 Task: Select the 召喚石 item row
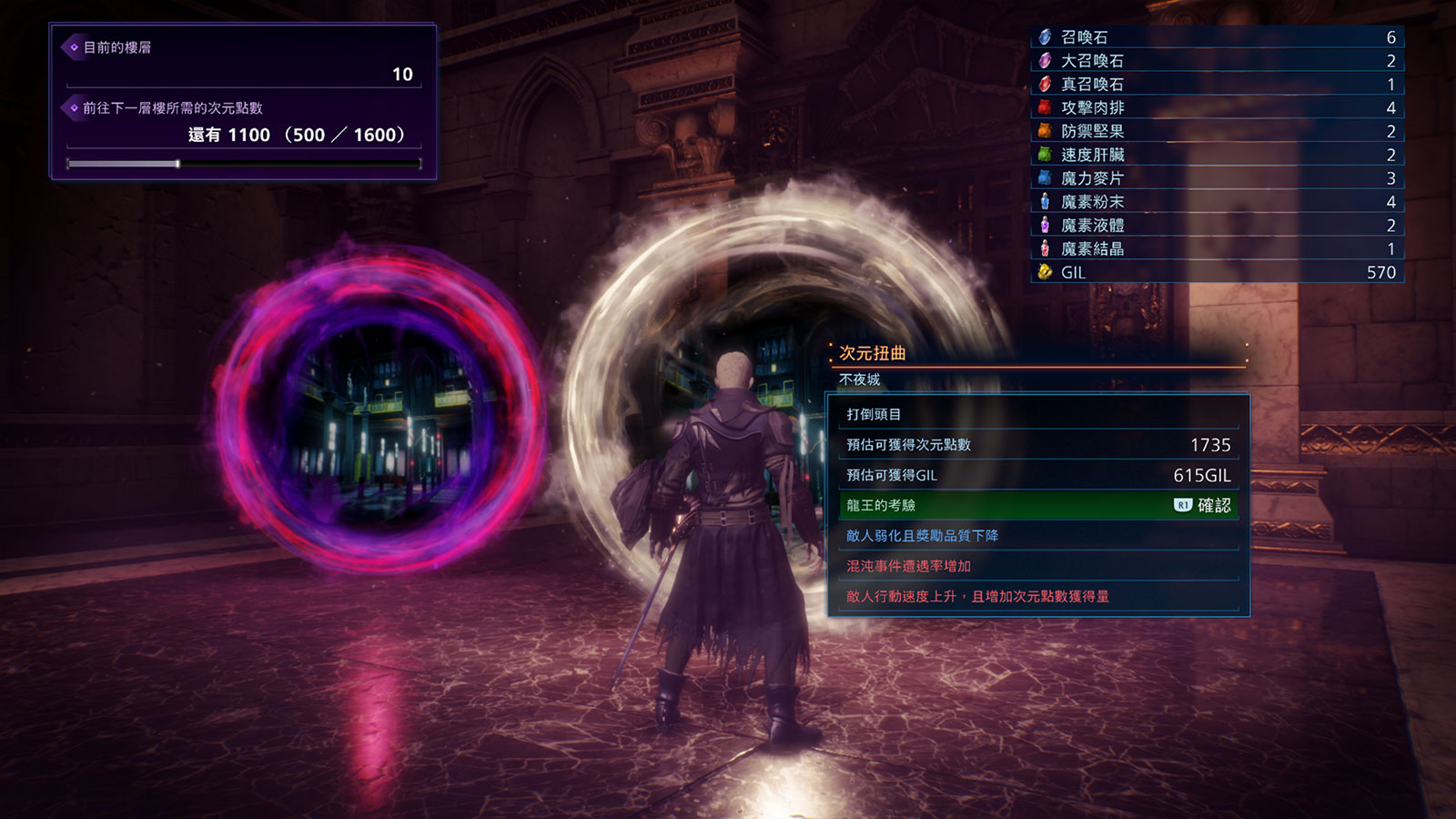1217,37
